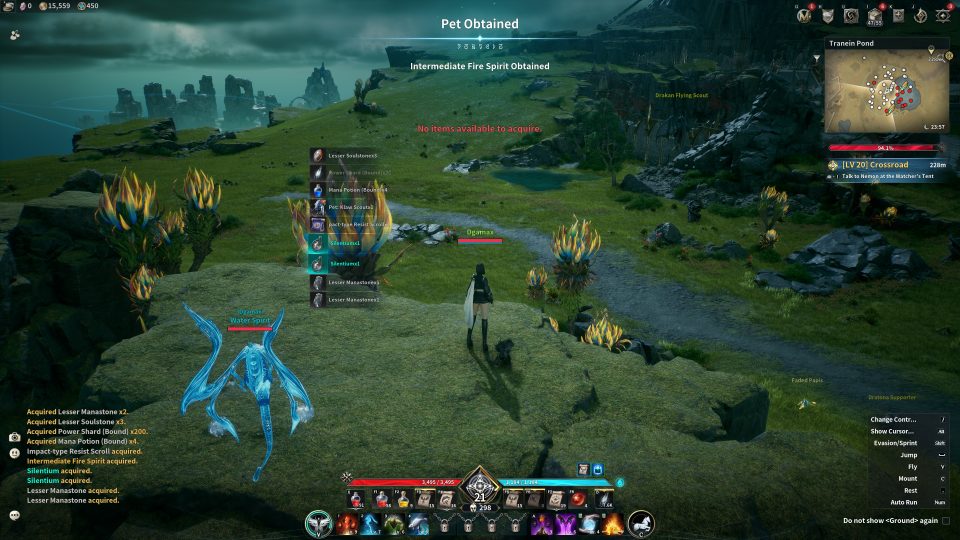Select the Lesser Soulstone loot entry
This screenshot has height=540, width=960.
coord(350,156)
